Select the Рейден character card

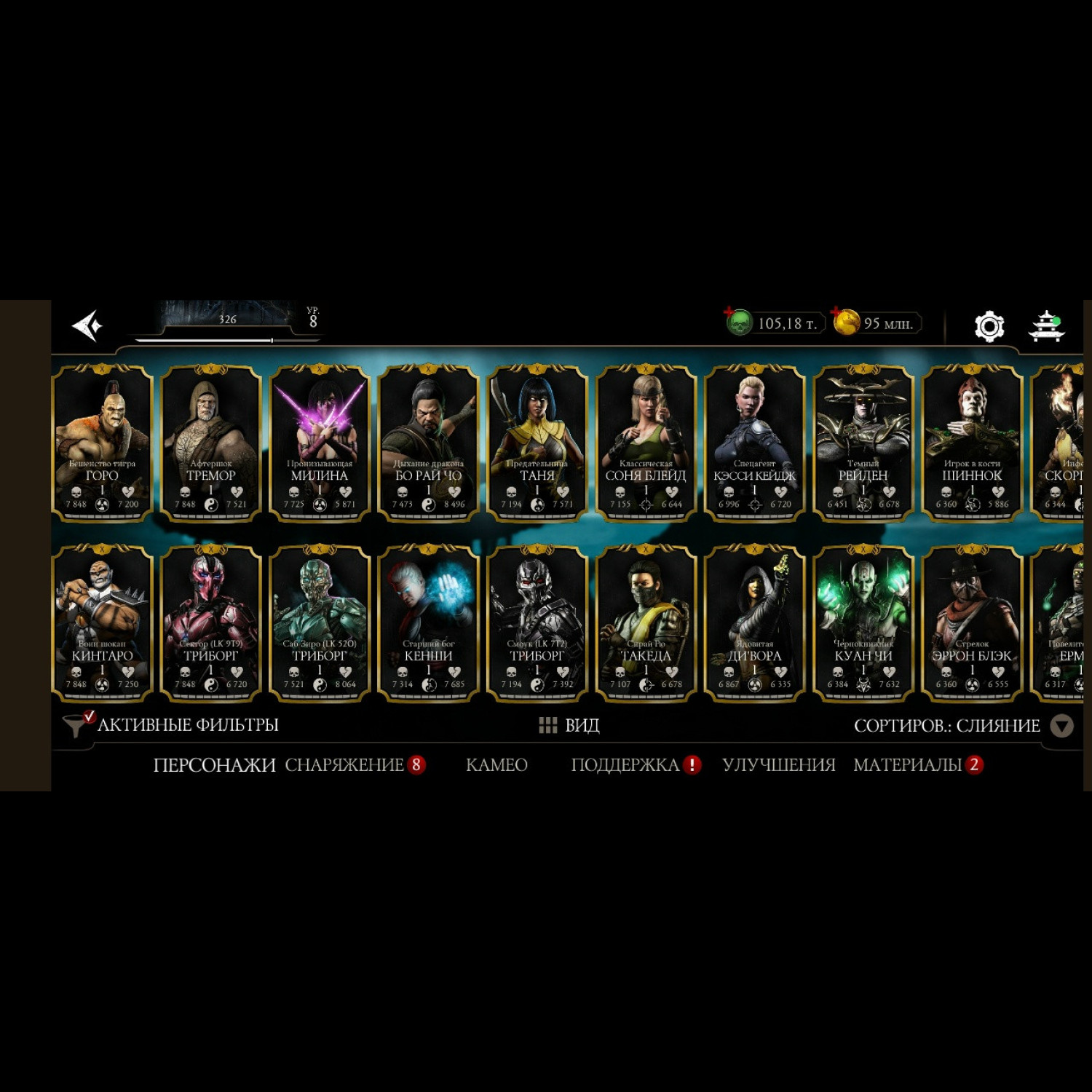[x=863, y=442]
